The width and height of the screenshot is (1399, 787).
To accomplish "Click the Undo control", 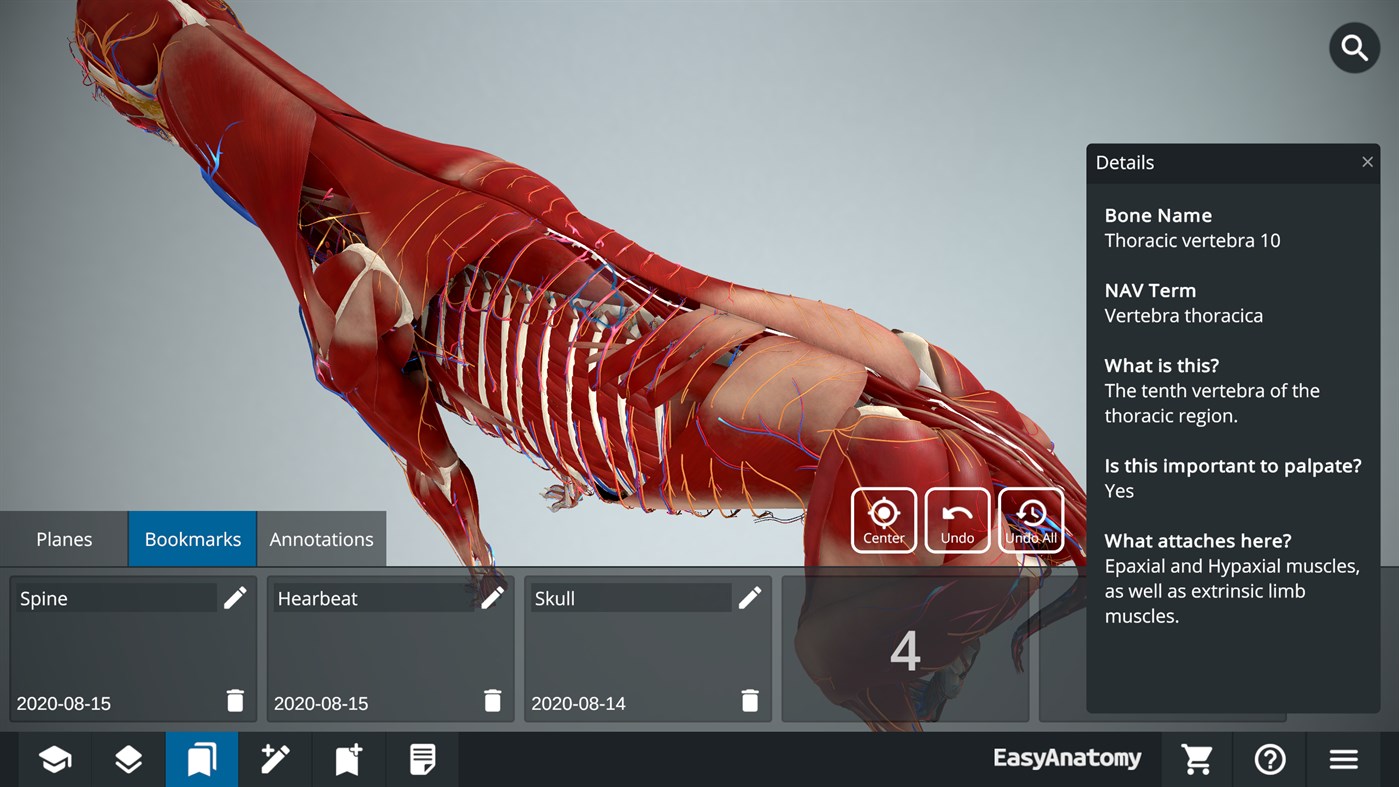I will tap(957, 519).
